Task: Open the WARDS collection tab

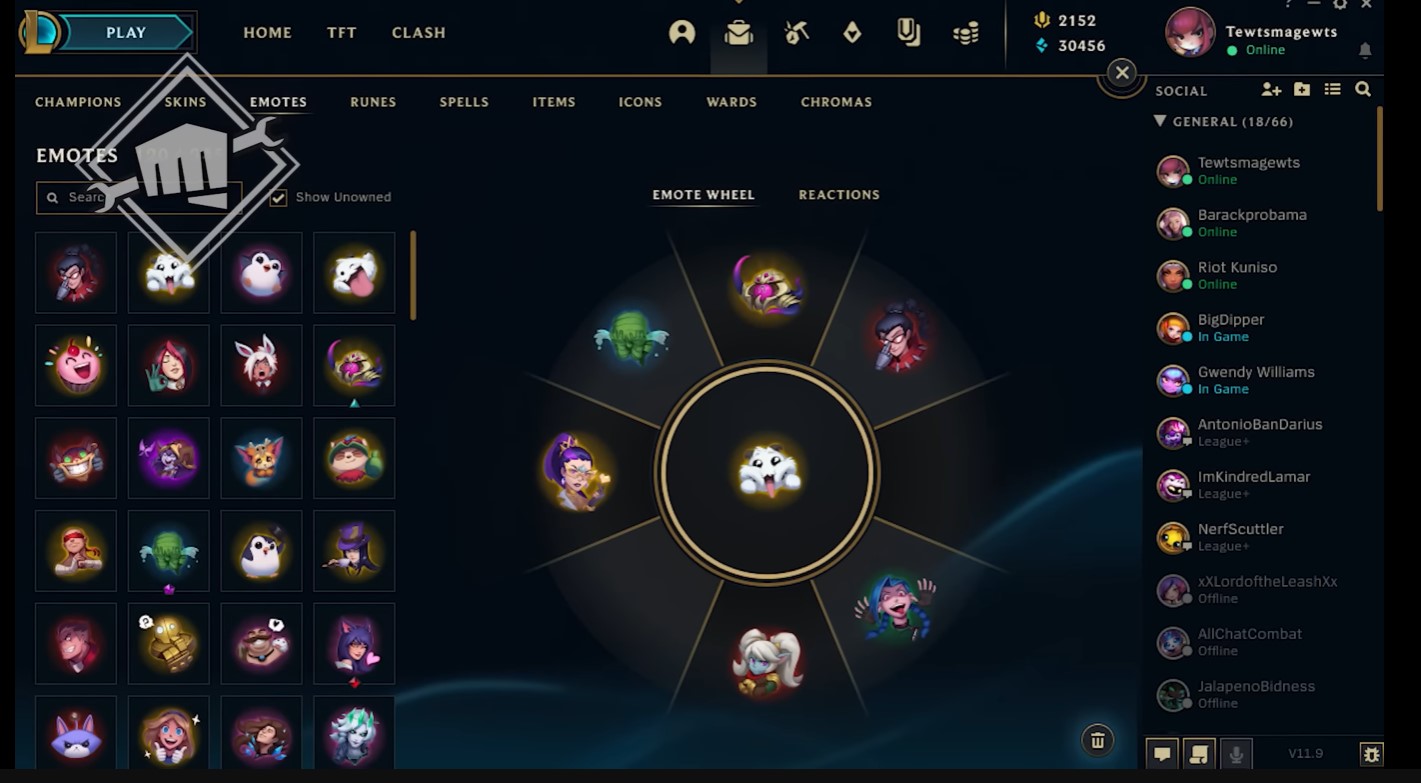Action: 731,101
